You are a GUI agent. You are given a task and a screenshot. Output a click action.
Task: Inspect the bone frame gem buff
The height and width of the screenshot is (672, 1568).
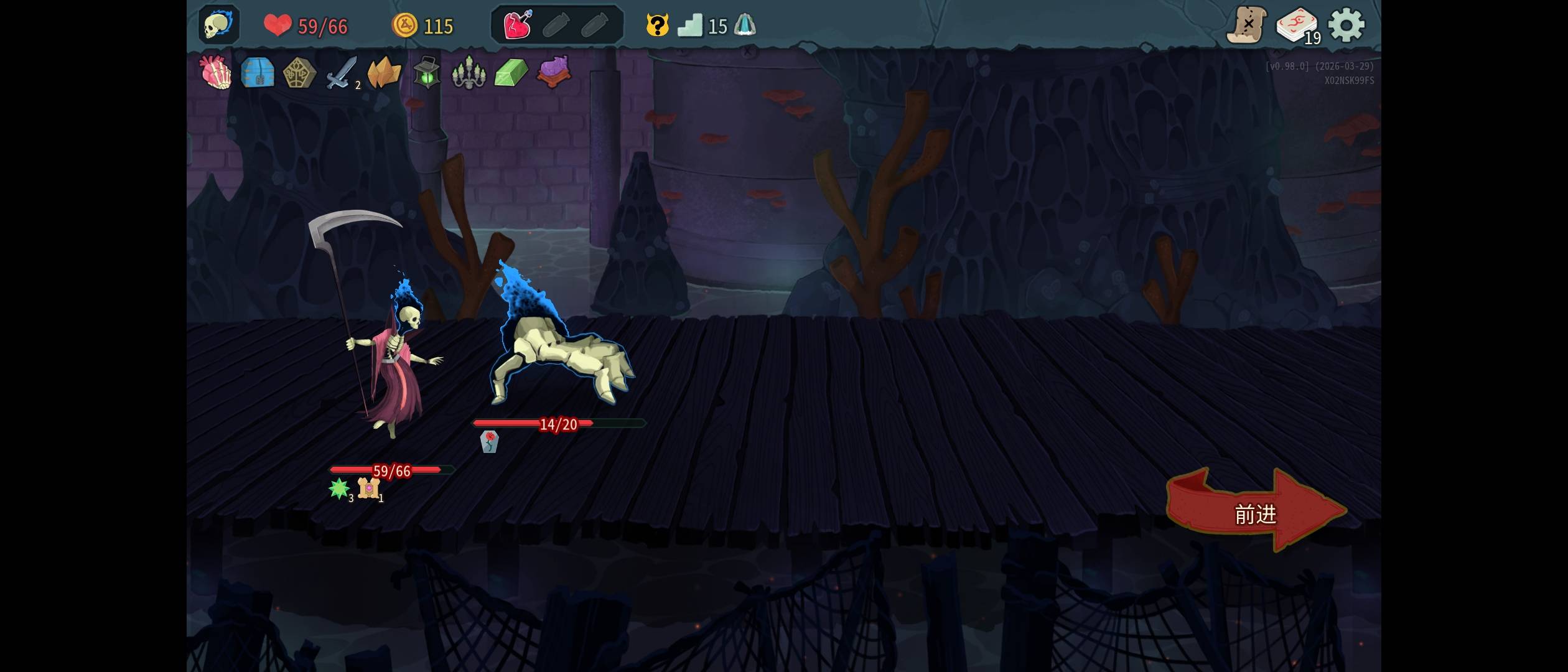coord(368,488)
